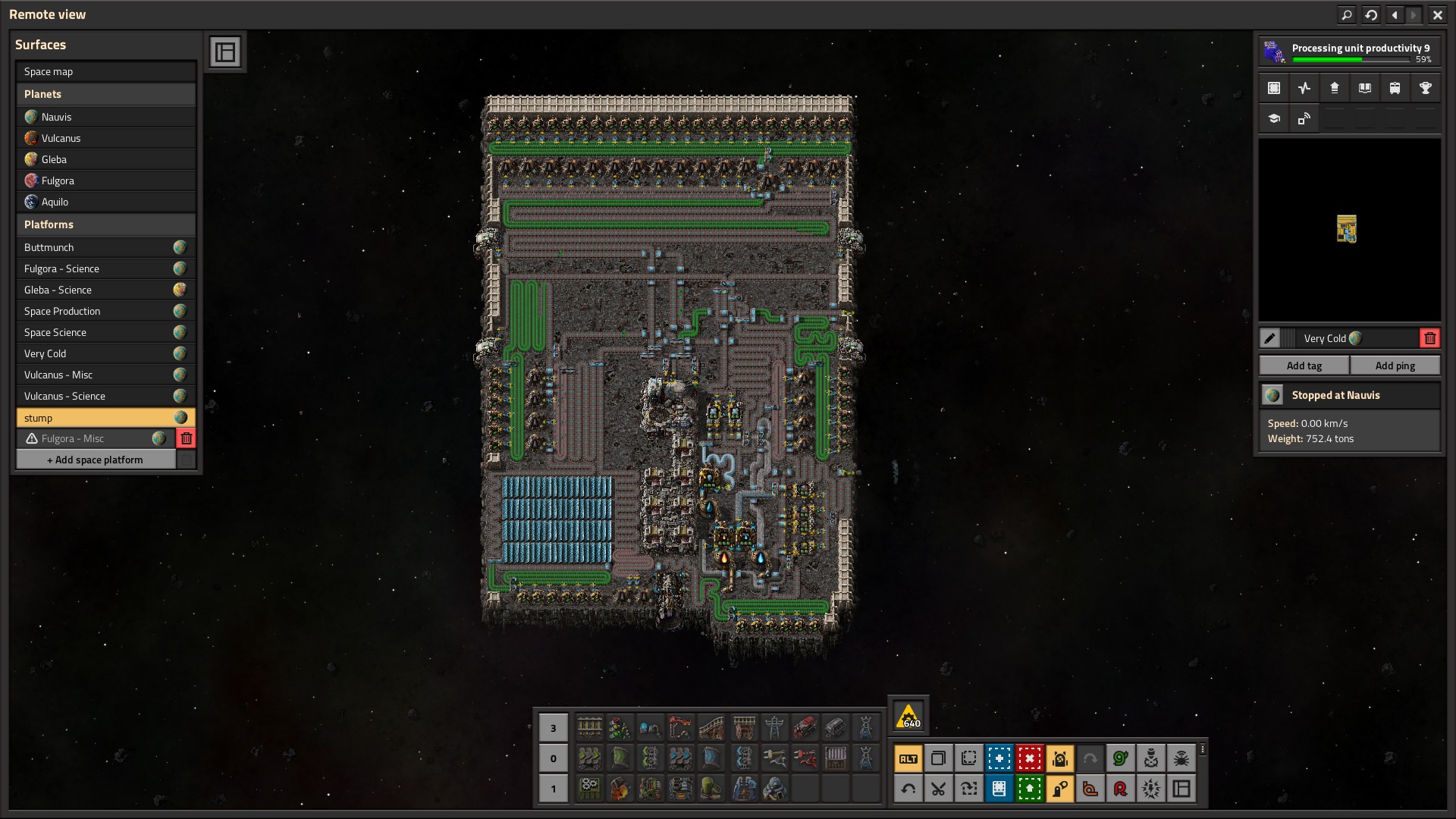This screenshot has width=1456, height=819.
Task: Click the Add ping button
Action: pos(1395,366)
